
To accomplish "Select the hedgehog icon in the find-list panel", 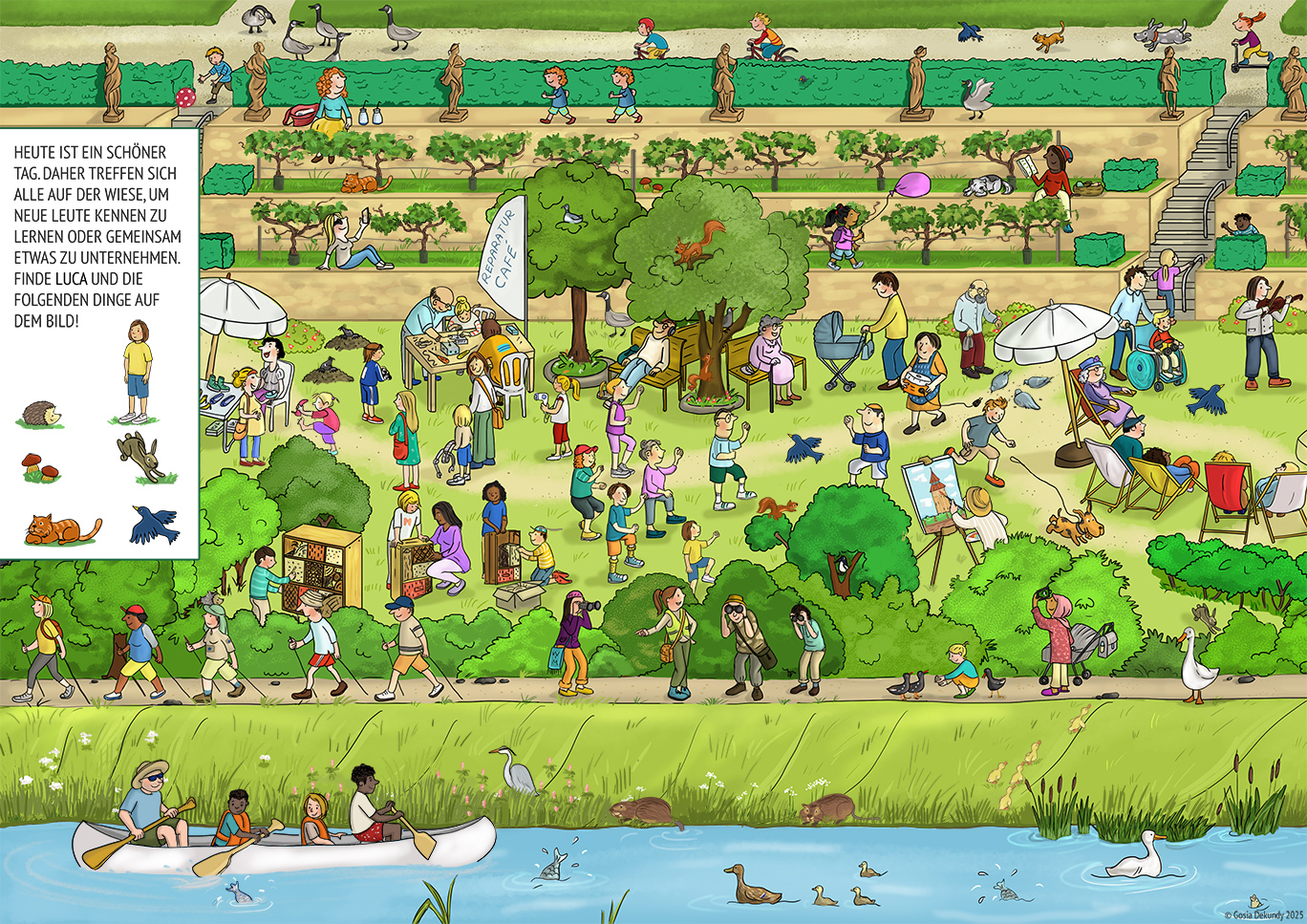I will click(x=40, y=414).
